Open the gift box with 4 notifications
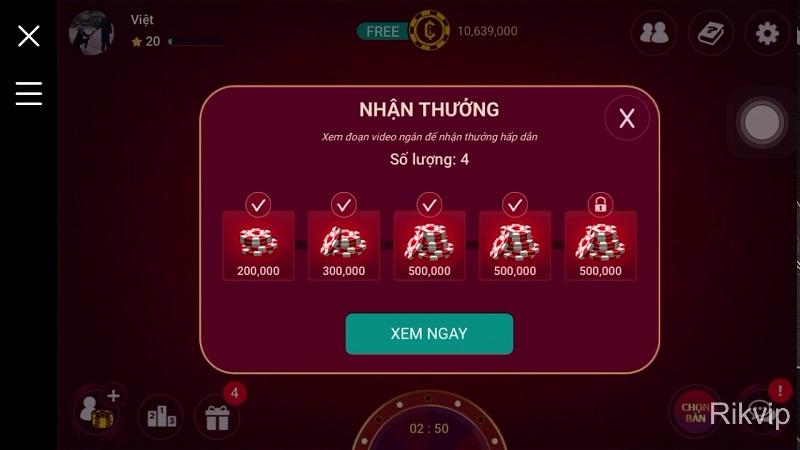 coord(216,414)
